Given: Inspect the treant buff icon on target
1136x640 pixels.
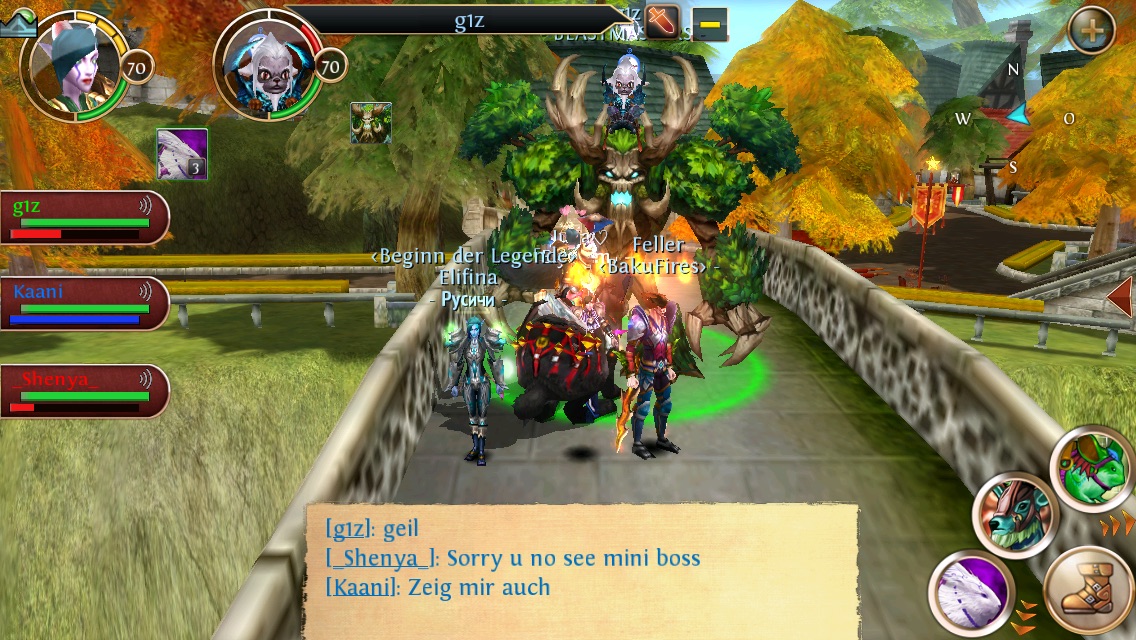Looking at the screenshot, I should [x=370, y=122].
